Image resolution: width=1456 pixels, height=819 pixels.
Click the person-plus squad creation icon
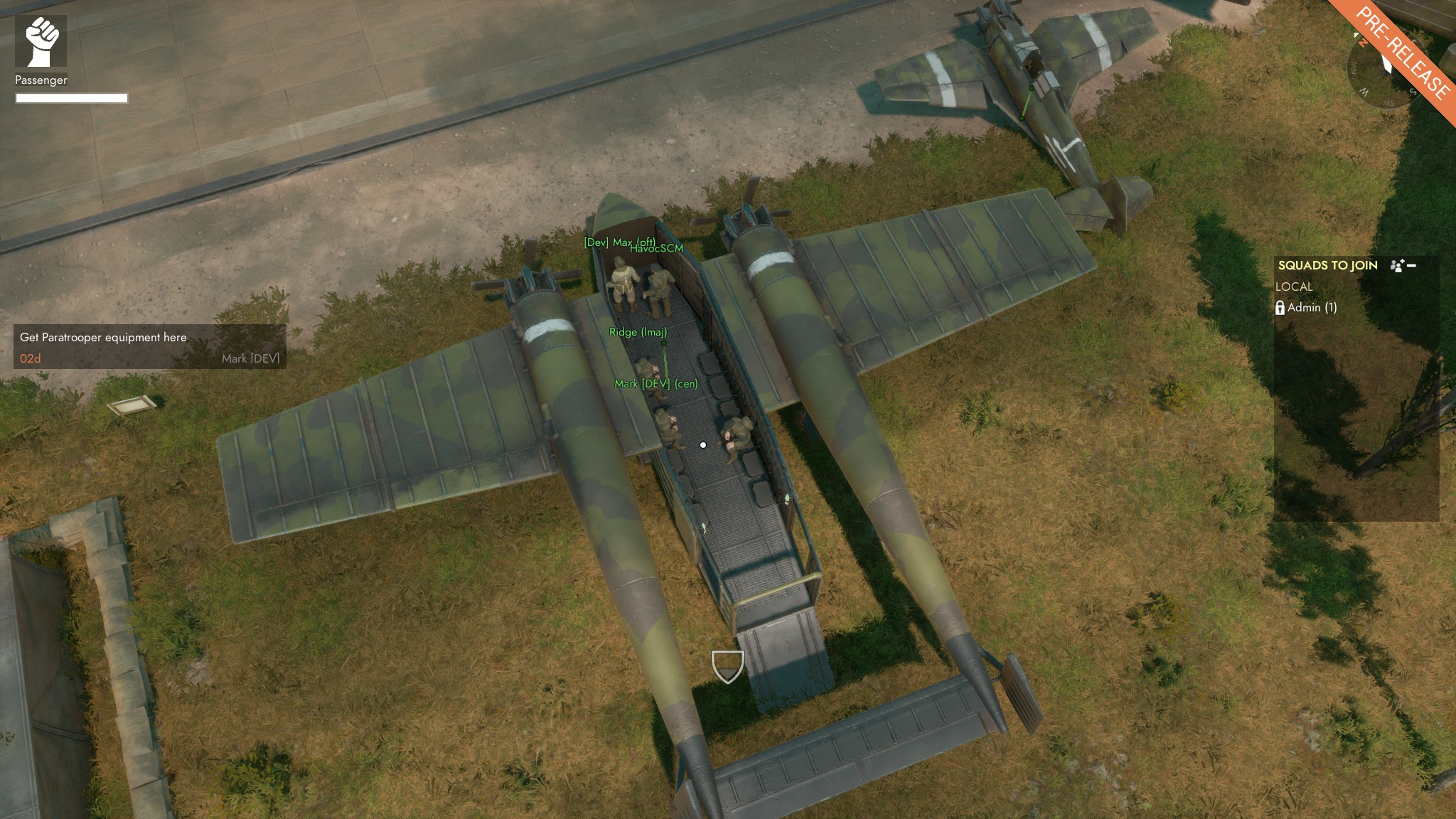[1397, 264]
